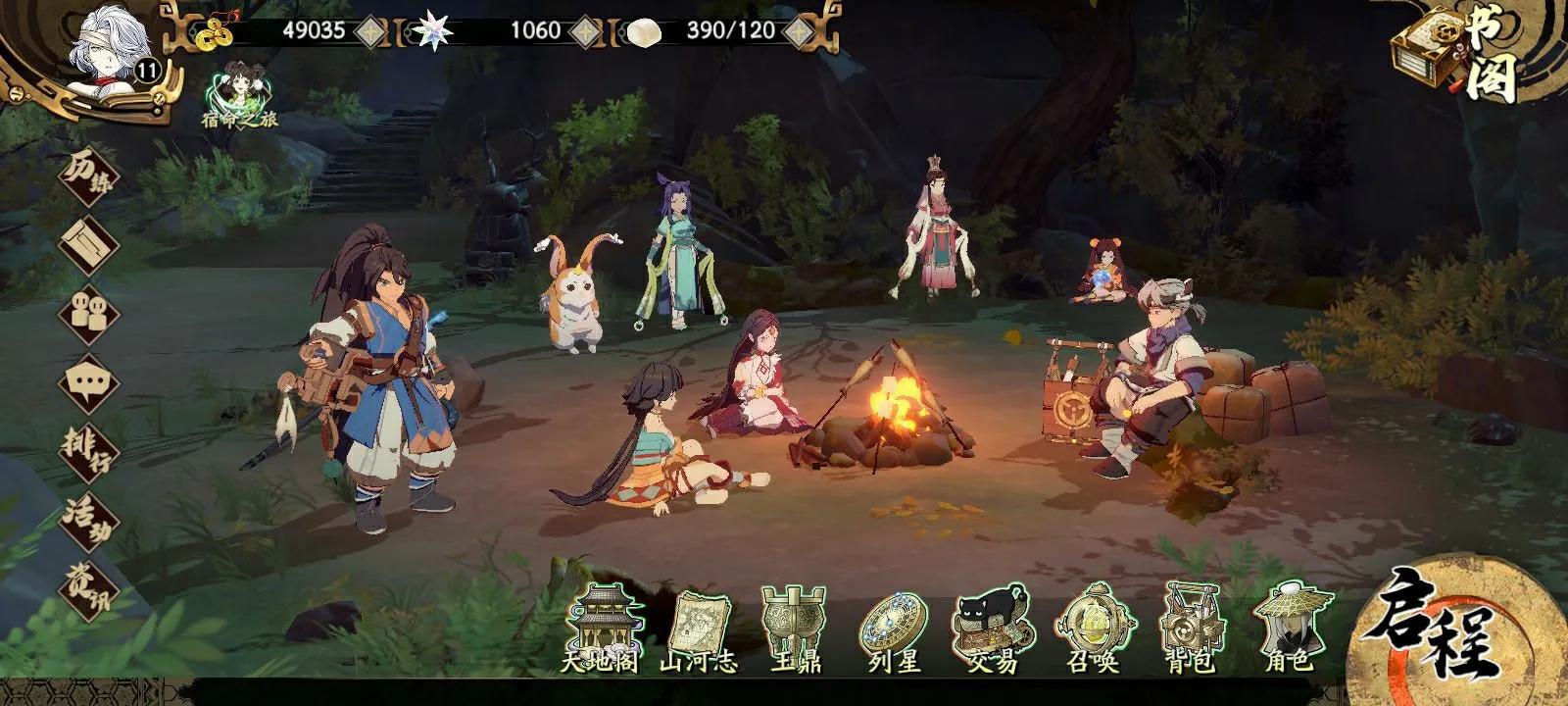Open the 山河志 map scroll
1568x706 pixels.
(x=698, y=630)
